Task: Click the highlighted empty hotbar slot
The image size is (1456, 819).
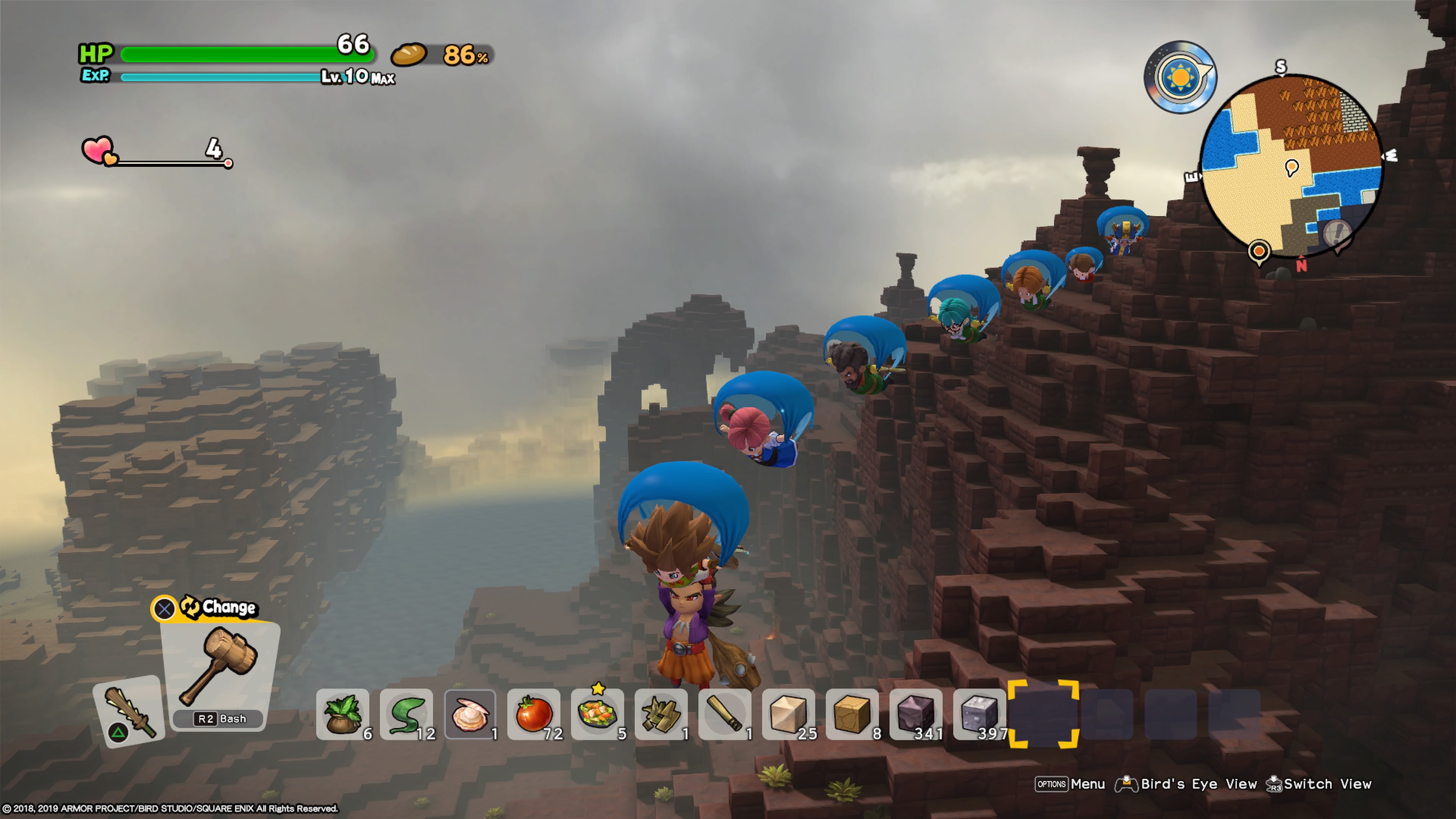Action: click(1043, 714)
